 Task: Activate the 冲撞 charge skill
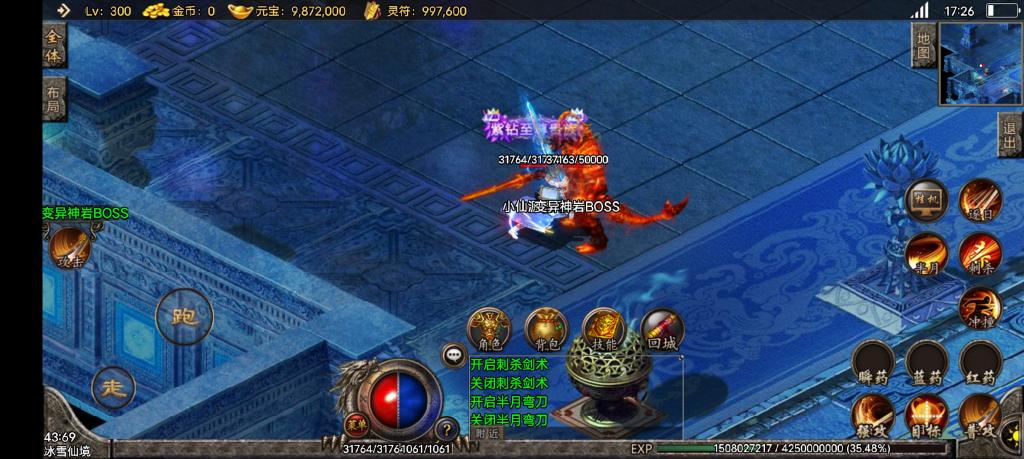click(x=979, y=308)
